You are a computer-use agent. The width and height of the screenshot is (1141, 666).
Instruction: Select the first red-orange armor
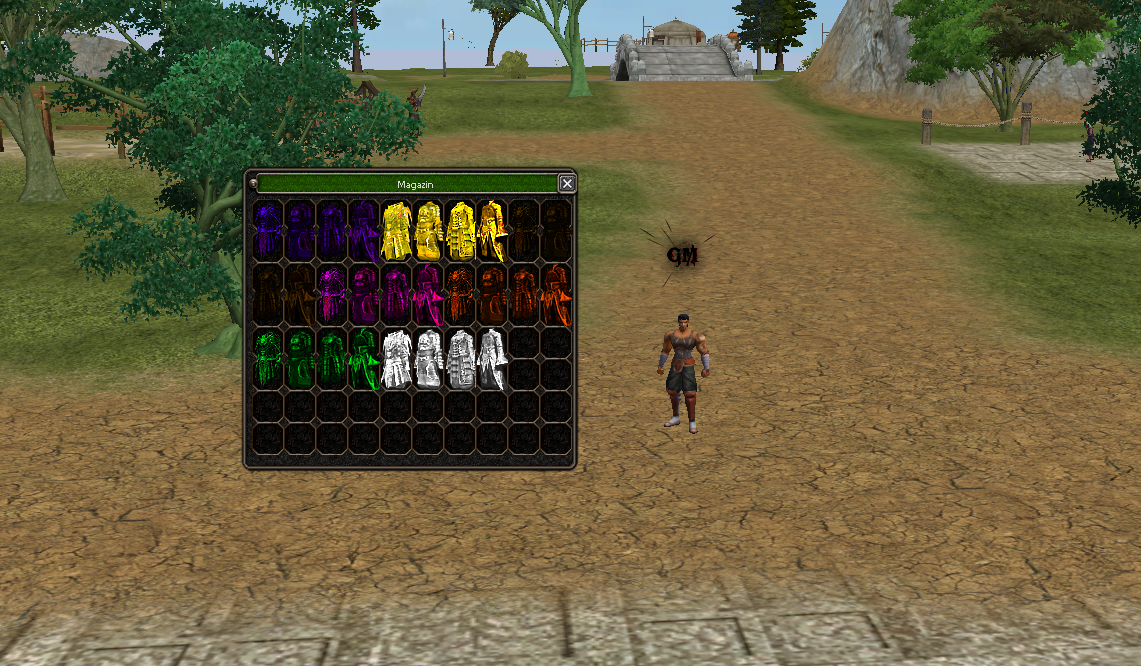coord(460,295)
